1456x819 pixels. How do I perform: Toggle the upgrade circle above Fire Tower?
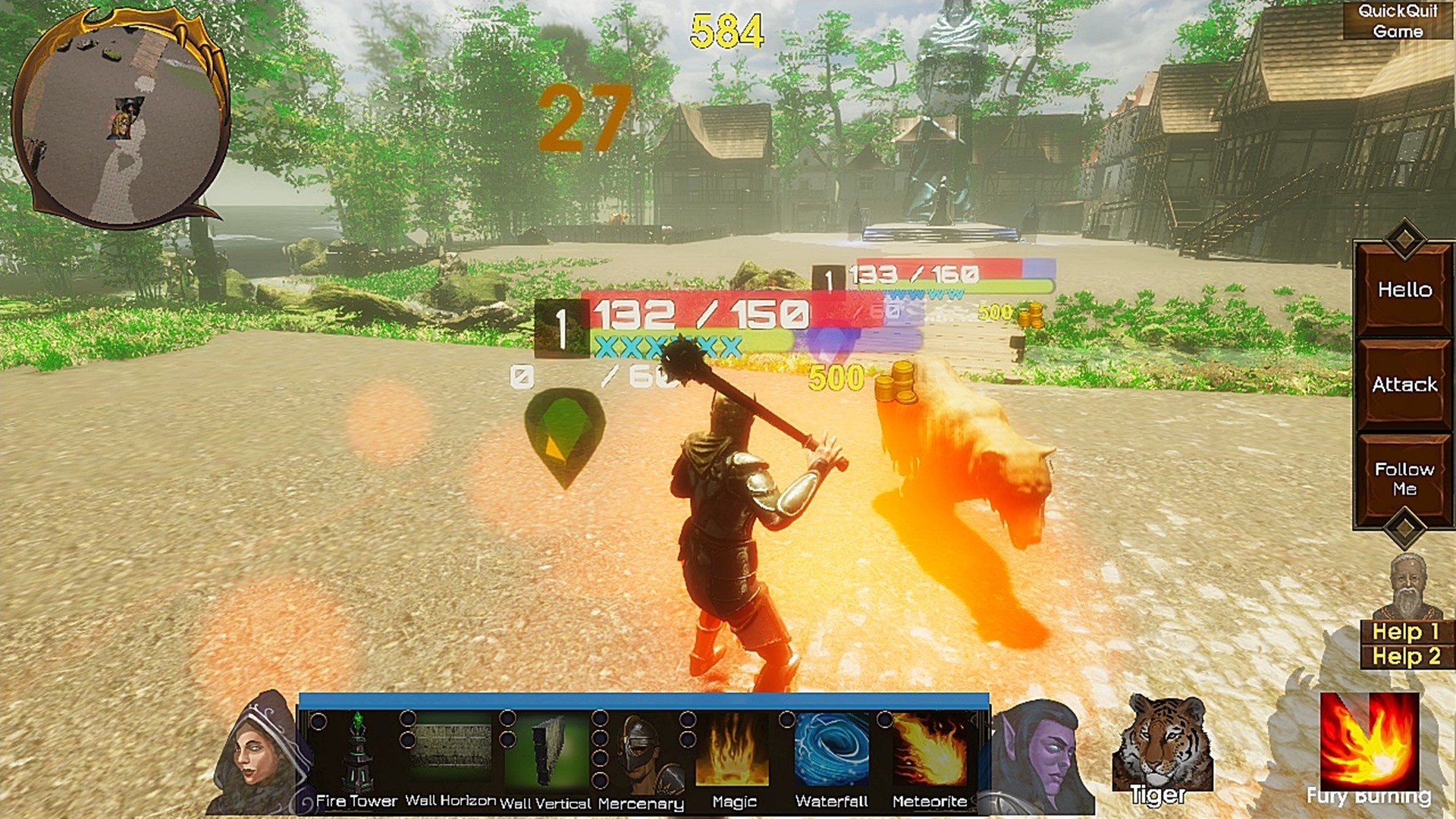tap(318, 722)
